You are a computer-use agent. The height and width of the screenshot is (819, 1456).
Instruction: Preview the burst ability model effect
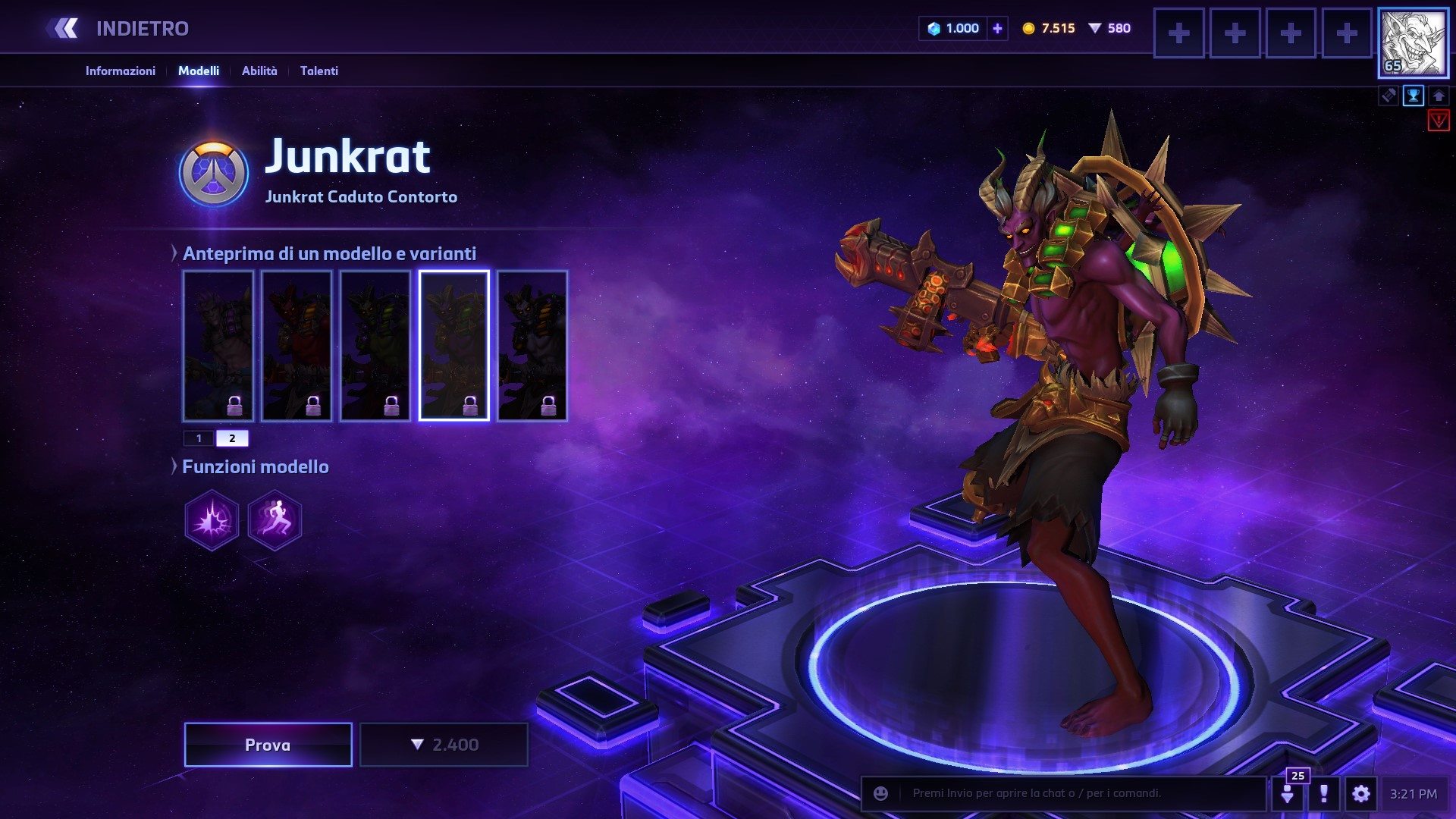tap(212, 520)
